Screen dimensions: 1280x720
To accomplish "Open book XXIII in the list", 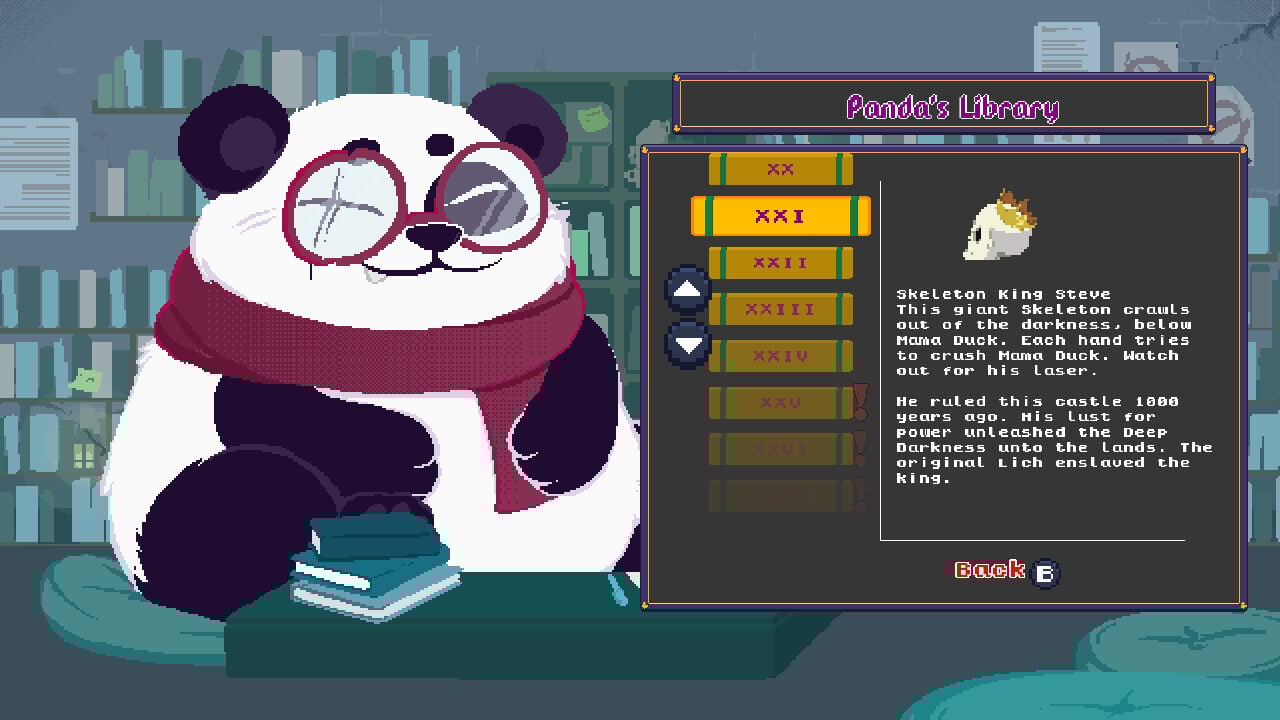I will [780, 309].
